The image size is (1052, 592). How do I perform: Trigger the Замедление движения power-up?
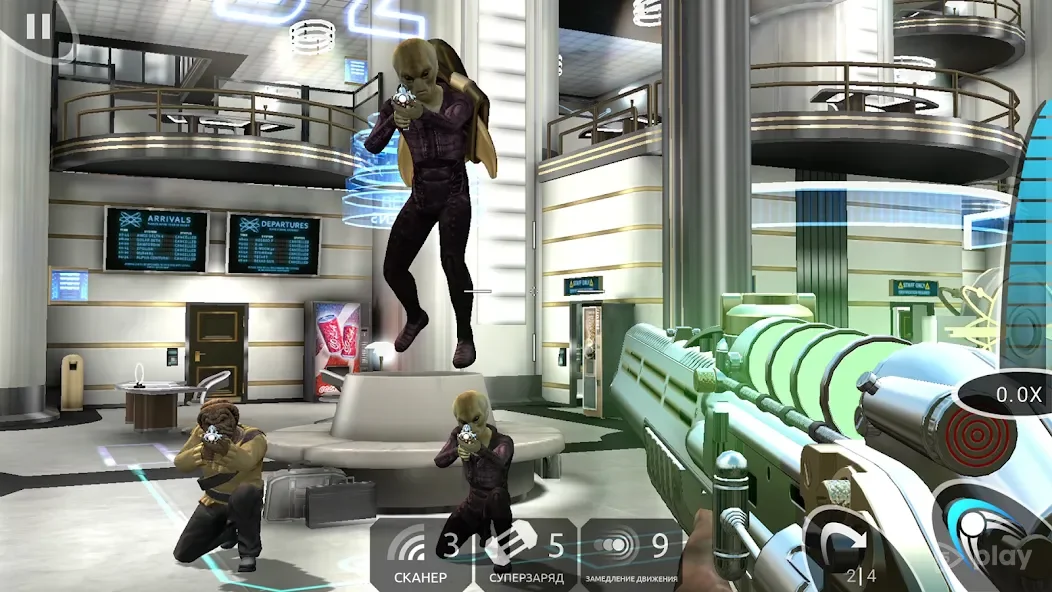click(634, 553)
